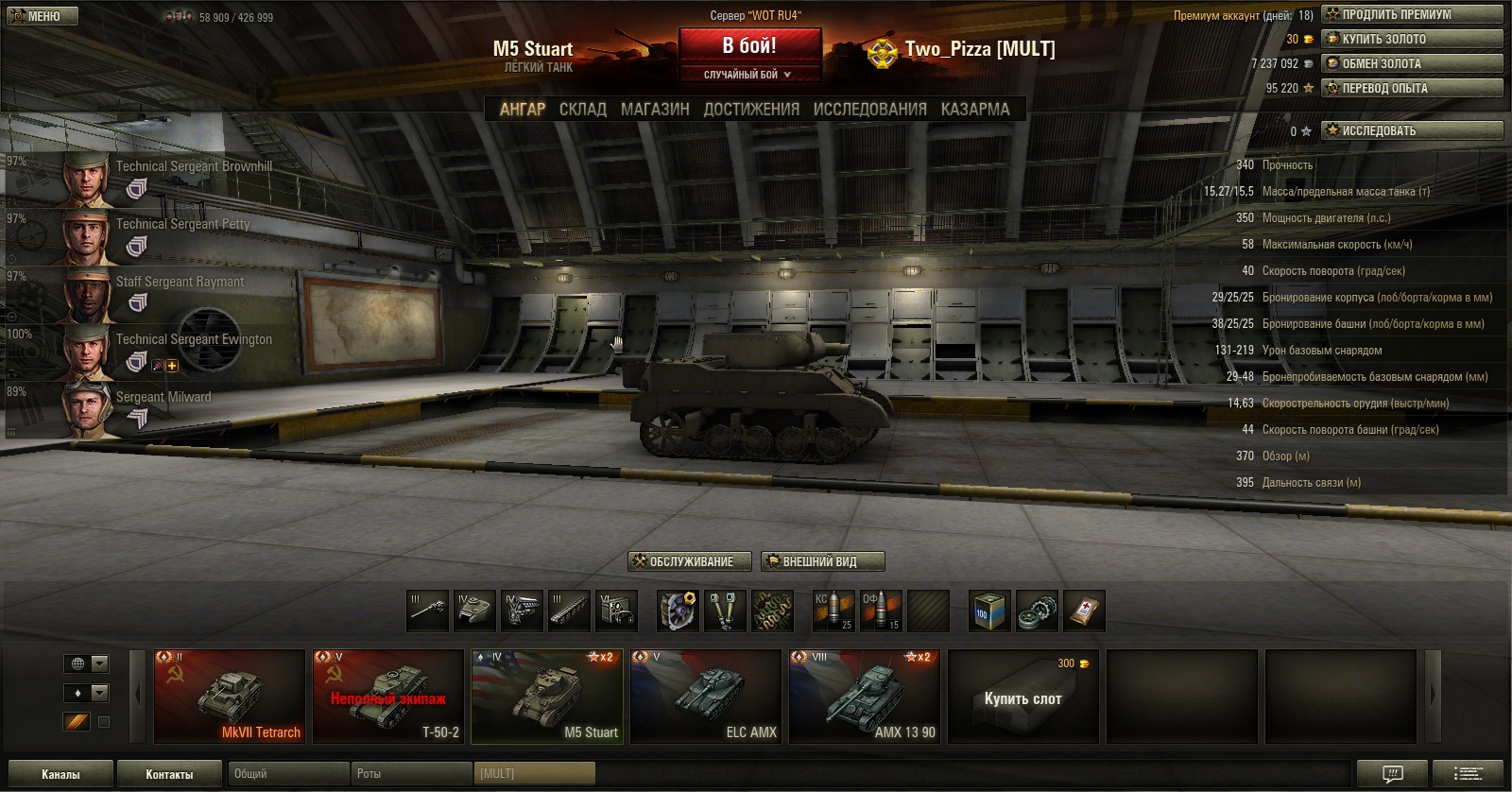Select the ELC AMX tank in carousel
This screenshot has width=1512, height=792.
[x=706, y=696]
